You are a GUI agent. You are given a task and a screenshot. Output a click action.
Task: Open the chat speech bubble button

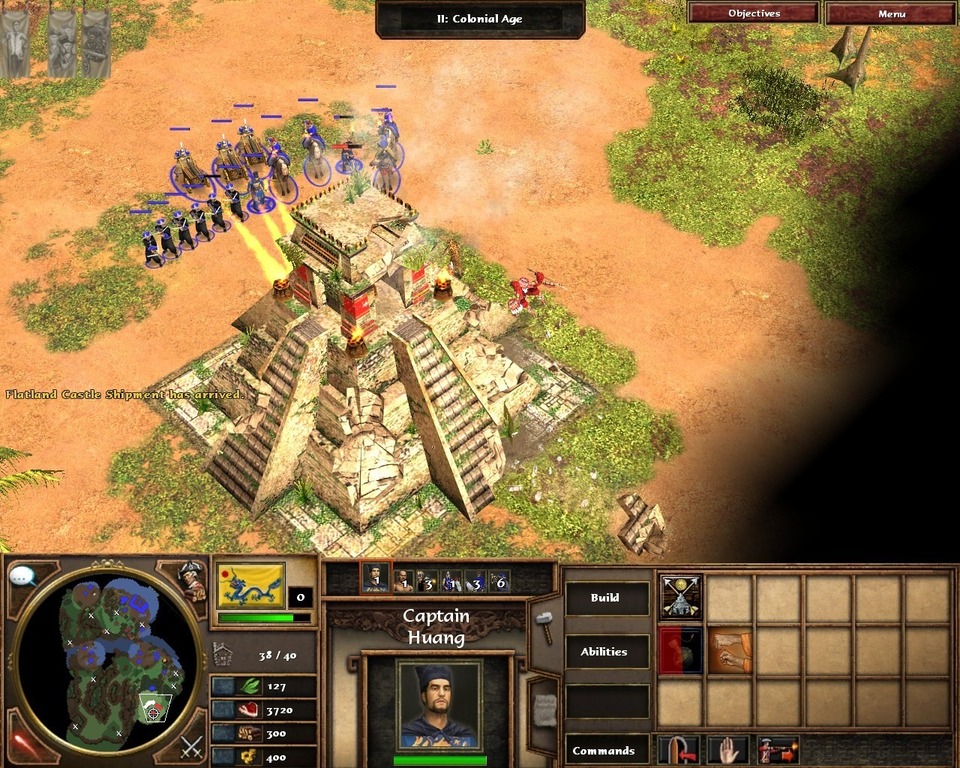pyautogui.click(x=22, y=576)
